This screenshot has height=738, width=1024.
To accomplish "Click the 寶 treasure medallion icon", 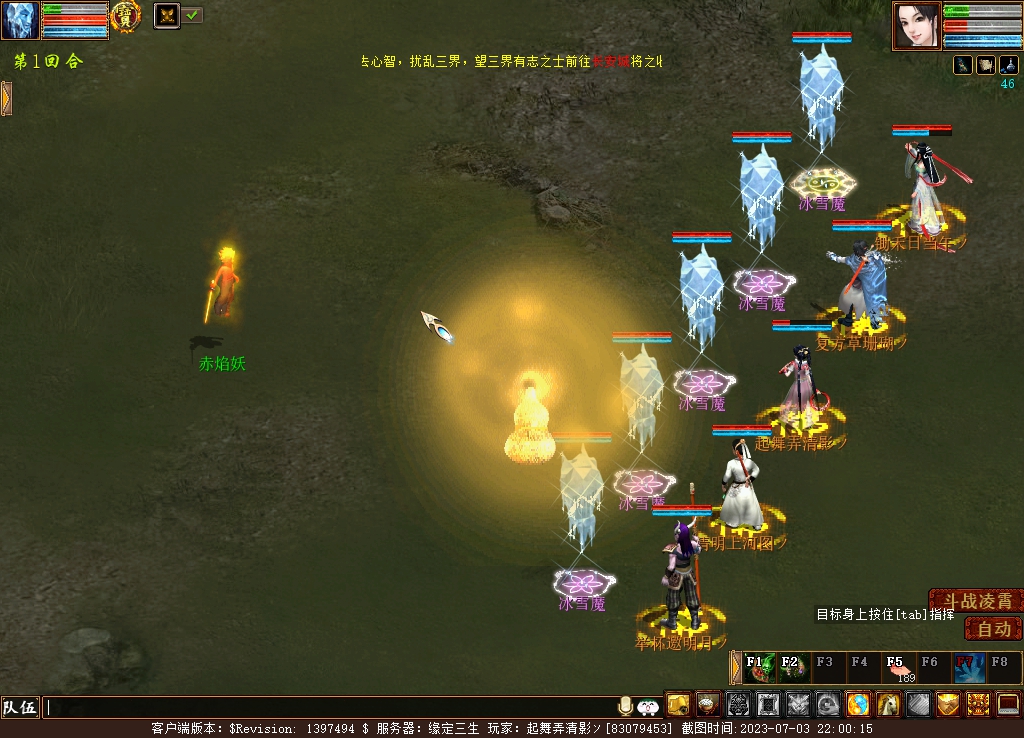I will click(125, 15).
